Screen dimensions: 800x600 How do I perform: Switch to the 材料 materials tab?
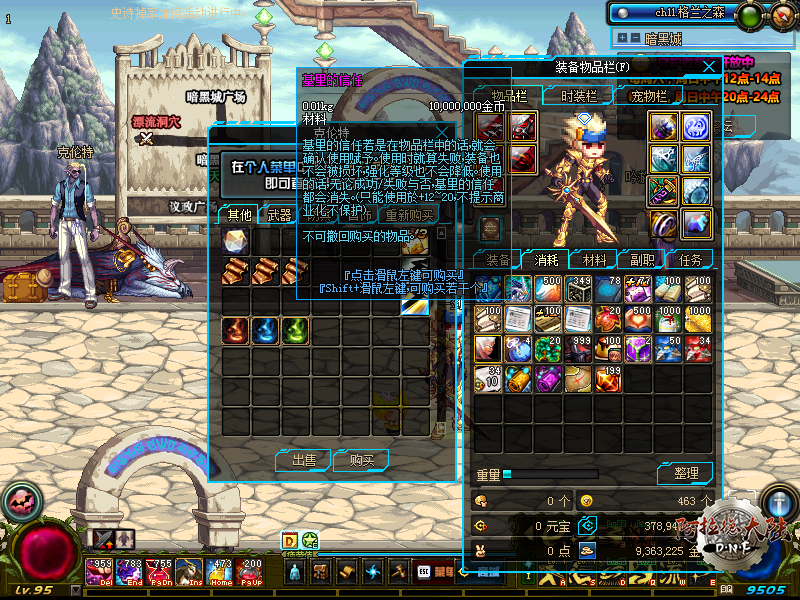pyautogui.click(x=594, y=260)
